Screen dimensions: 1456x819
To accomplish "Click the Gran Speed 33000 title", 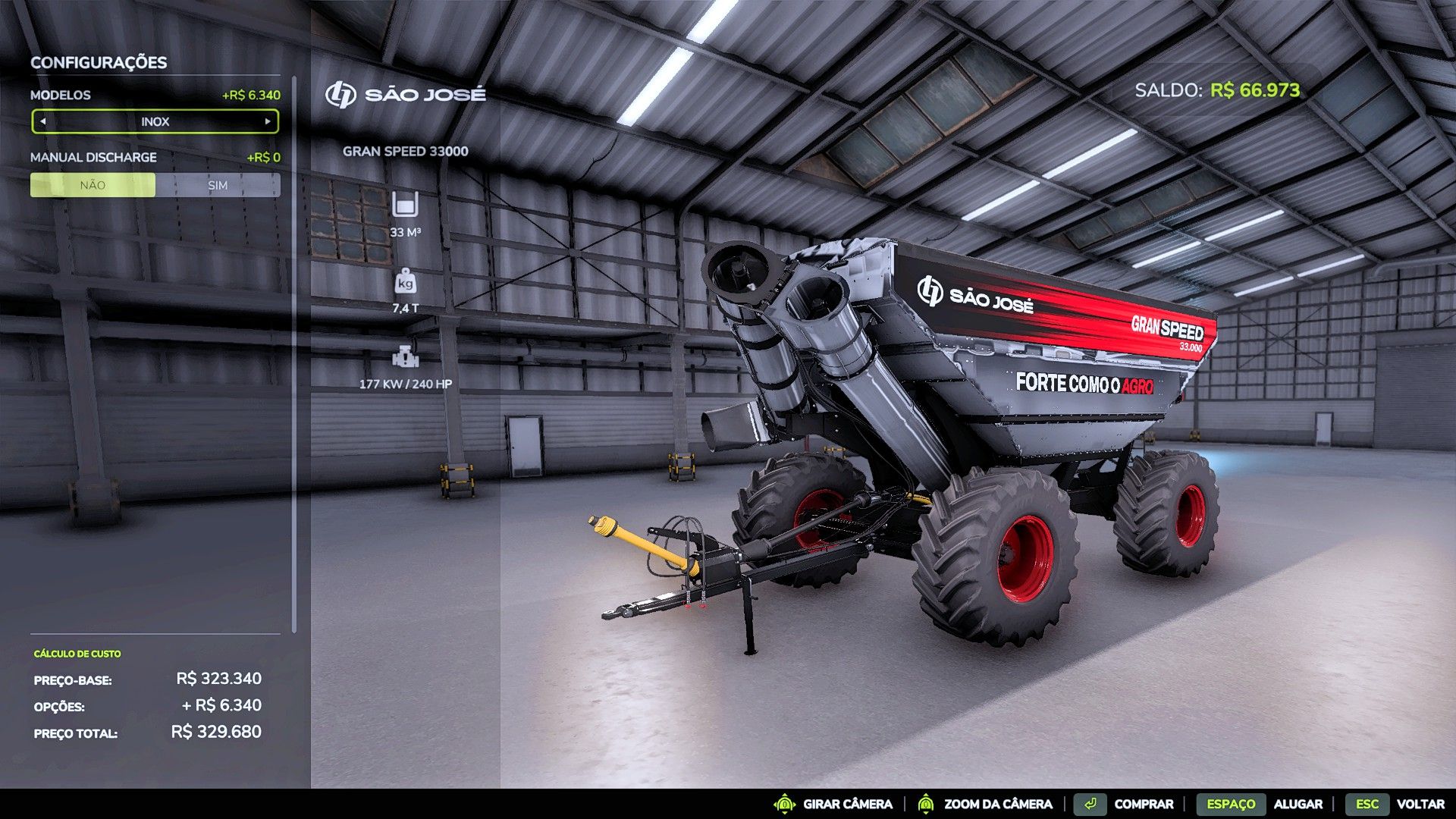I will pyautogui.click(x=406, y=151).
